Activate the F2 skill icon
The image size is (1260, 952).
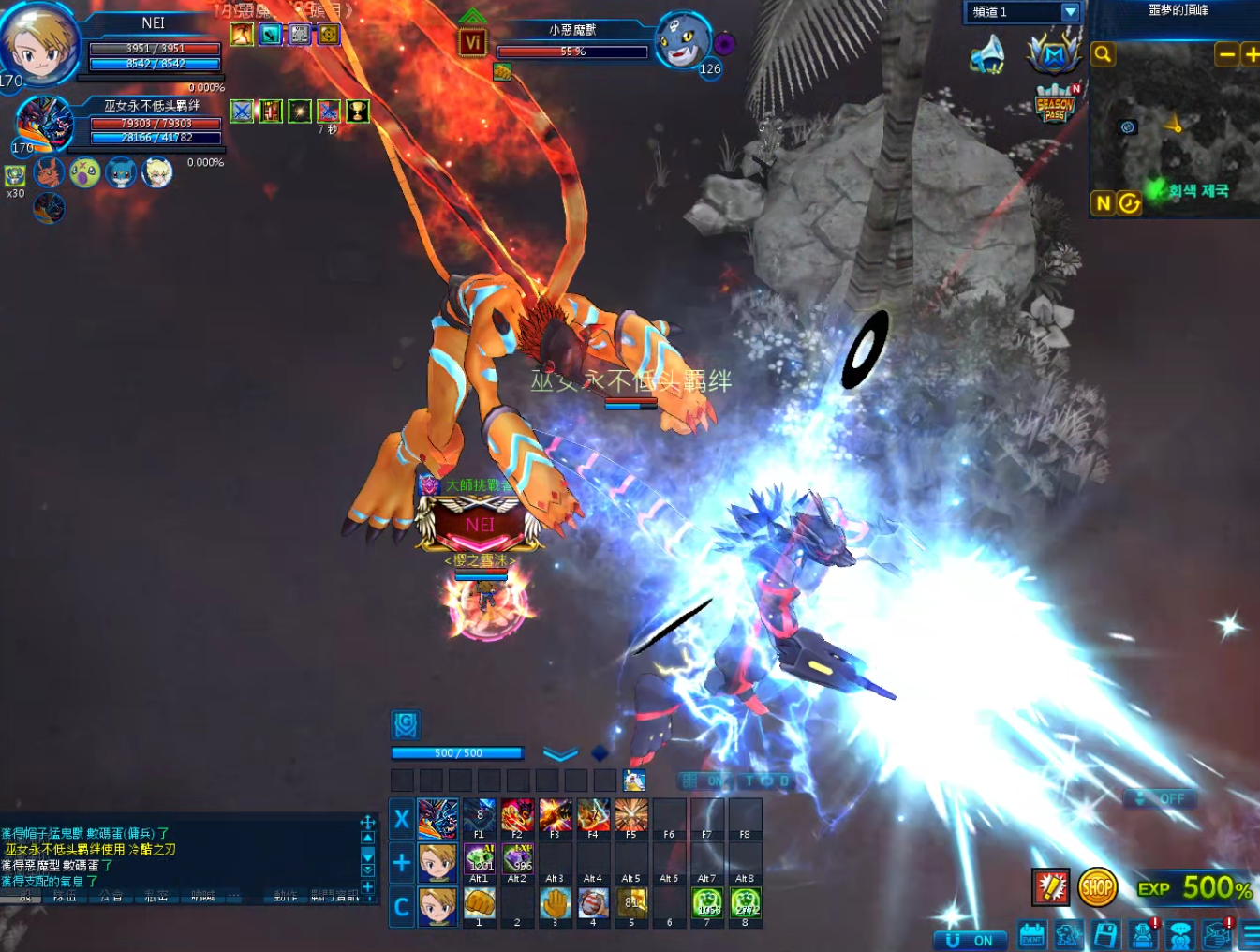tap(517, 815)
